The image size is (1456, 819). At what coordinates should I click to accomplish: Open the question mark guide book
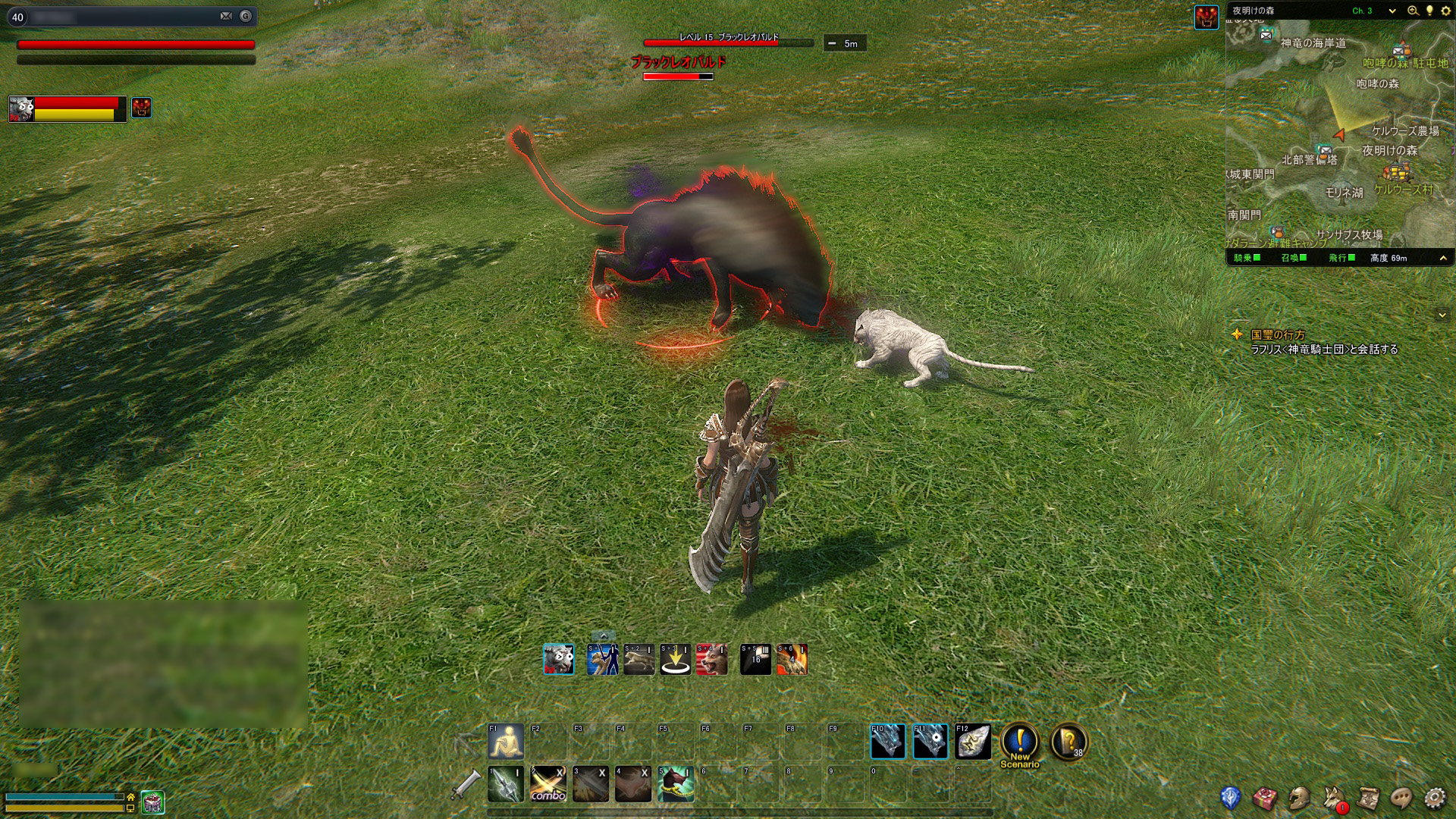pyautogui.click(x=1068, y=742)
